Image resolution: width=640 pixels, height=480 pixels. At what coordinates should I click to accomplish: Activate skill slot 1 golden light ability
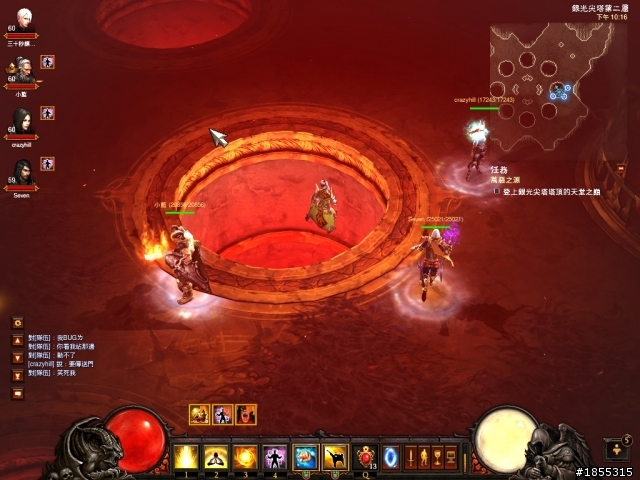click(186, 457)
